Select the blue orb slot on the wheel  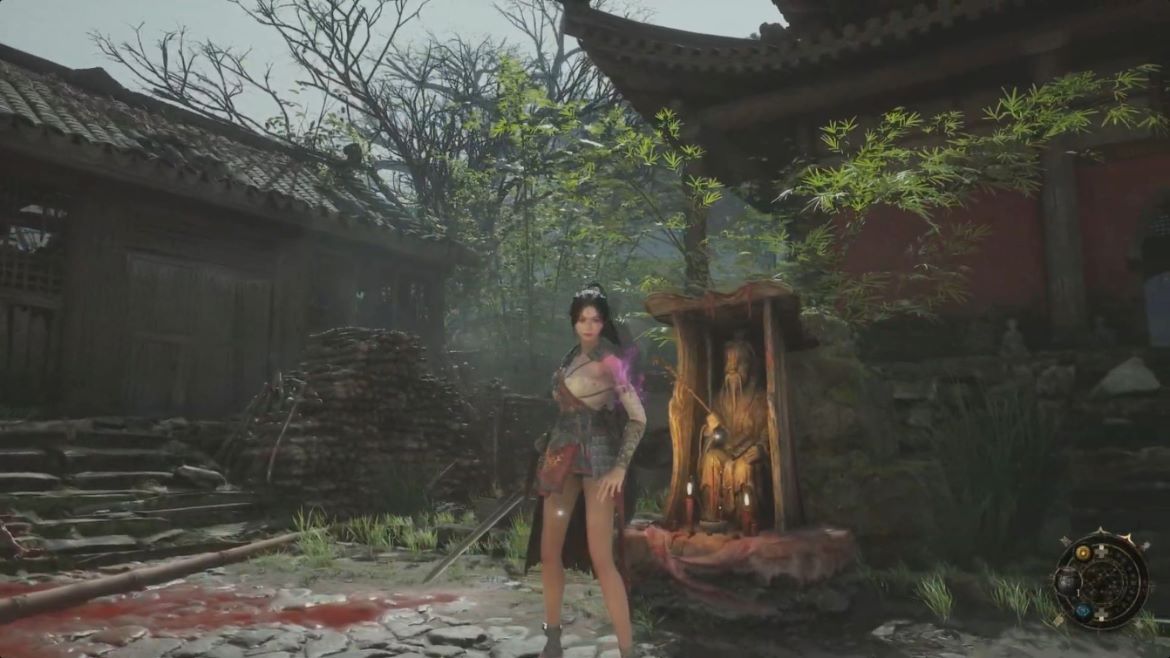click(1083, 610)
